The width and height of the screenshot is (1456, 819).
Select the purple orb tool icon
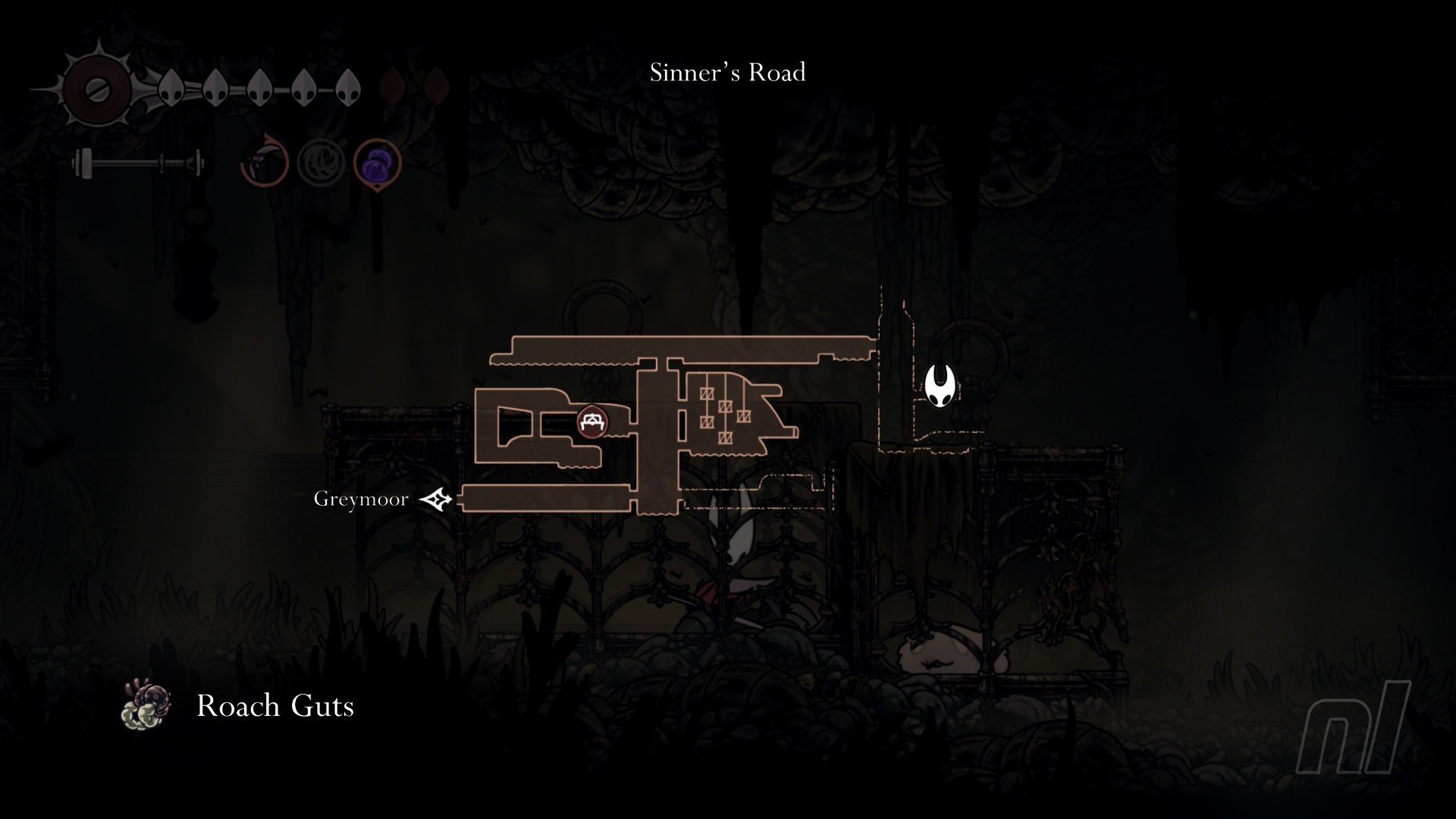[377, 162]
